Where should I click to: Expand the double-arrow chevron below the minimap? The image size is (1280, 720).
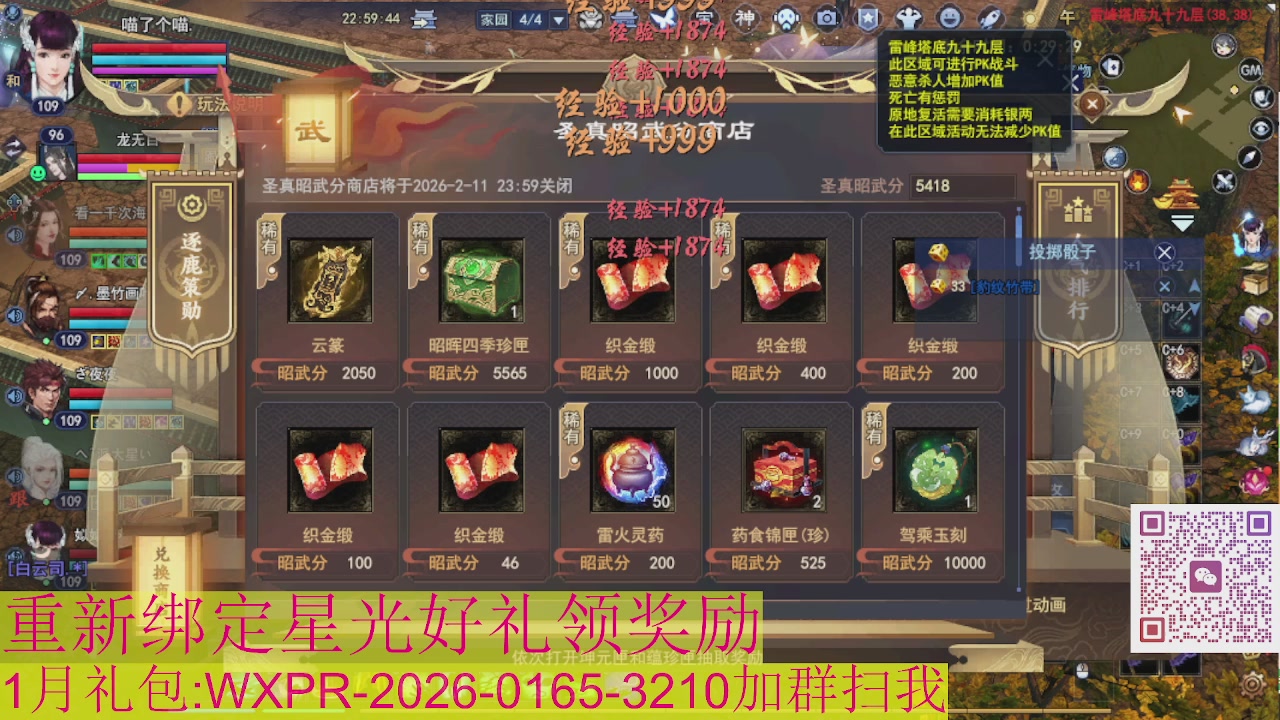[x=1182, y=222]
